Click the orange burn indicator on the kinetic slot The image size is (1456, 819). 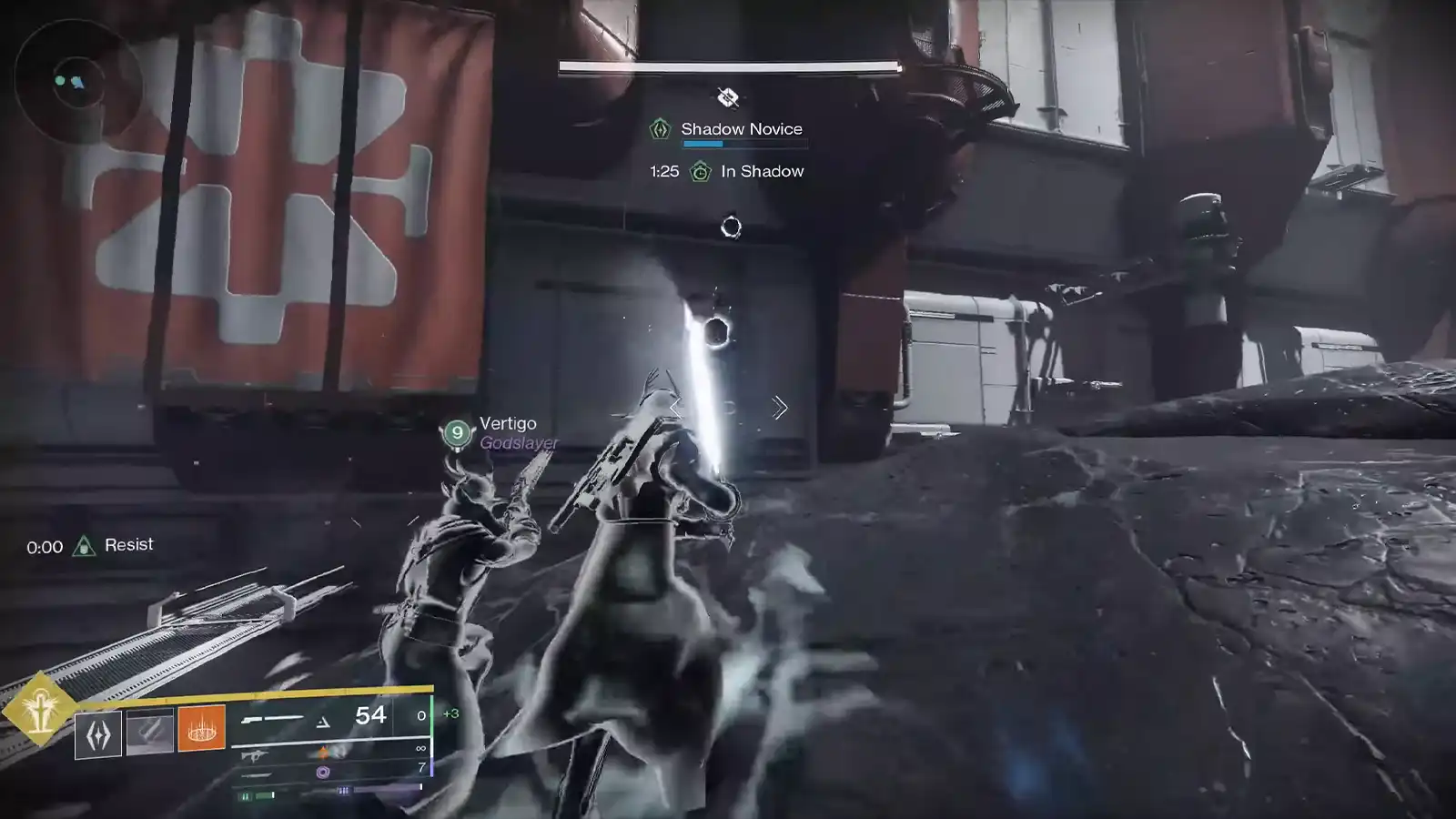pos(322,751)
